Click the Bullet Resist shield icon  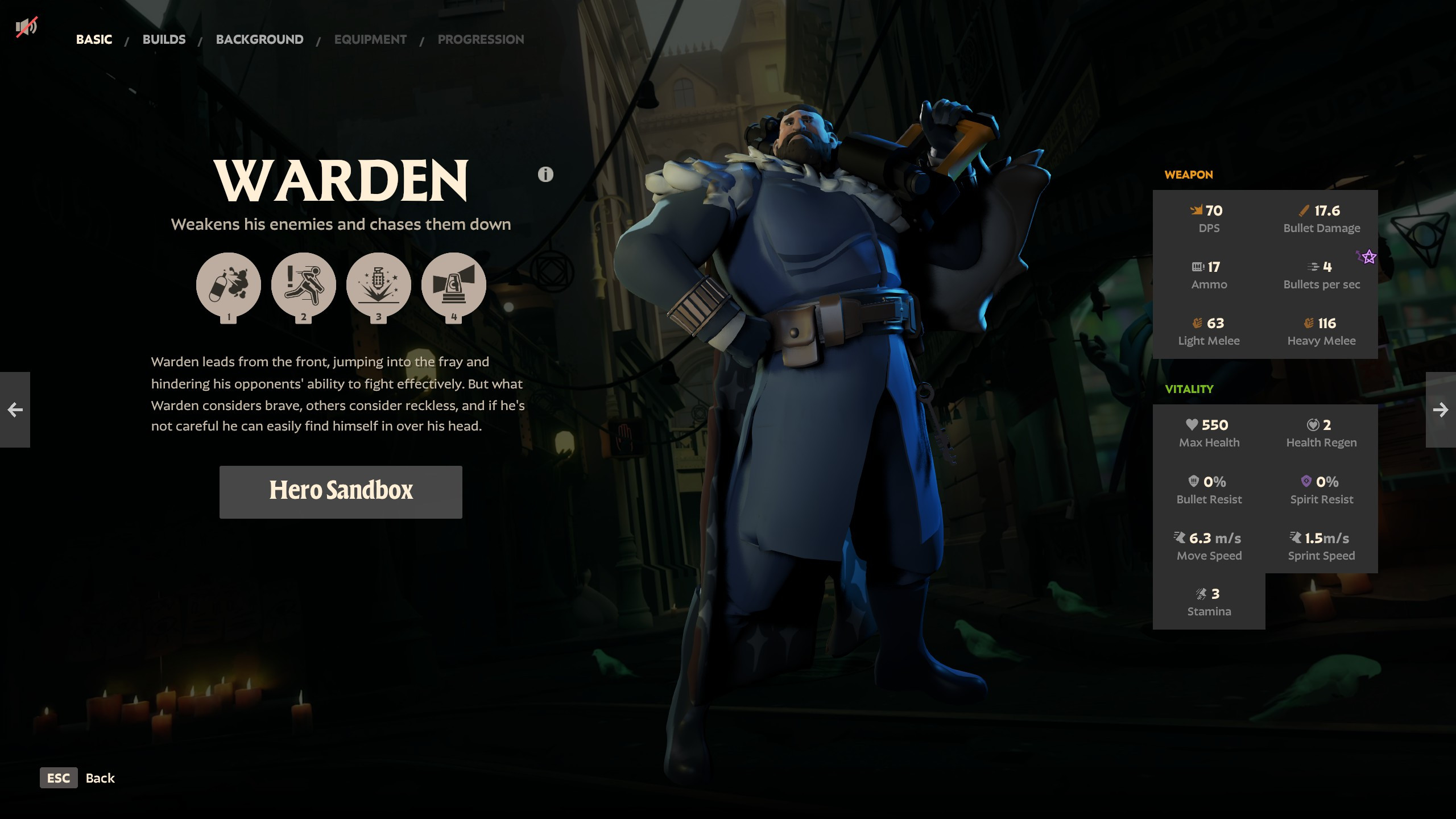pos(1193,481)
